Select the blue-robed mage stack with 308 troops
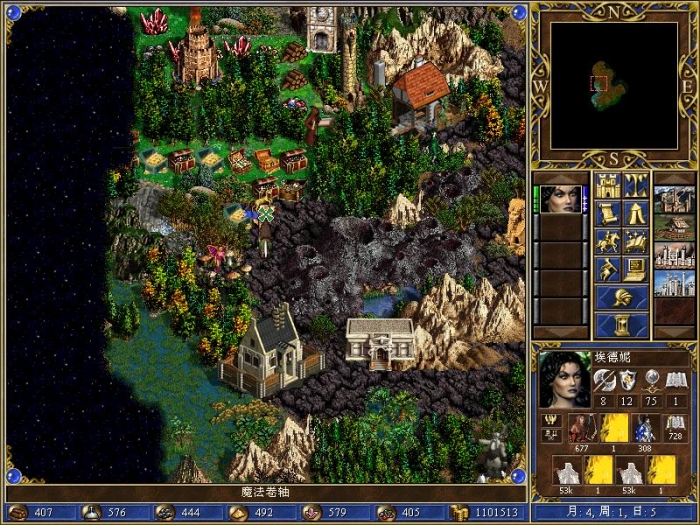This screenshot has height=525, width=700. point(646,428)
